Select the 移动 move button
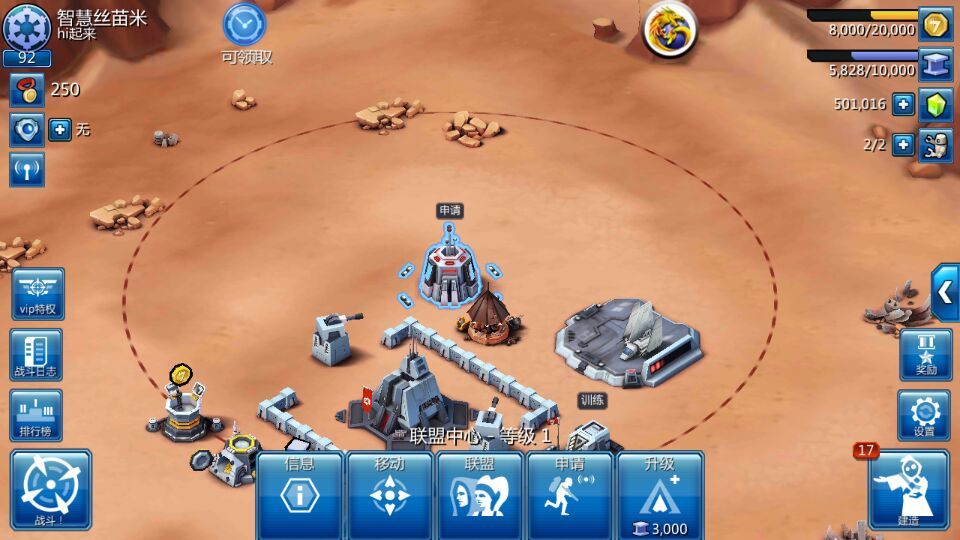The height and width of the screenshot is (540, 960). pos(389,494)
